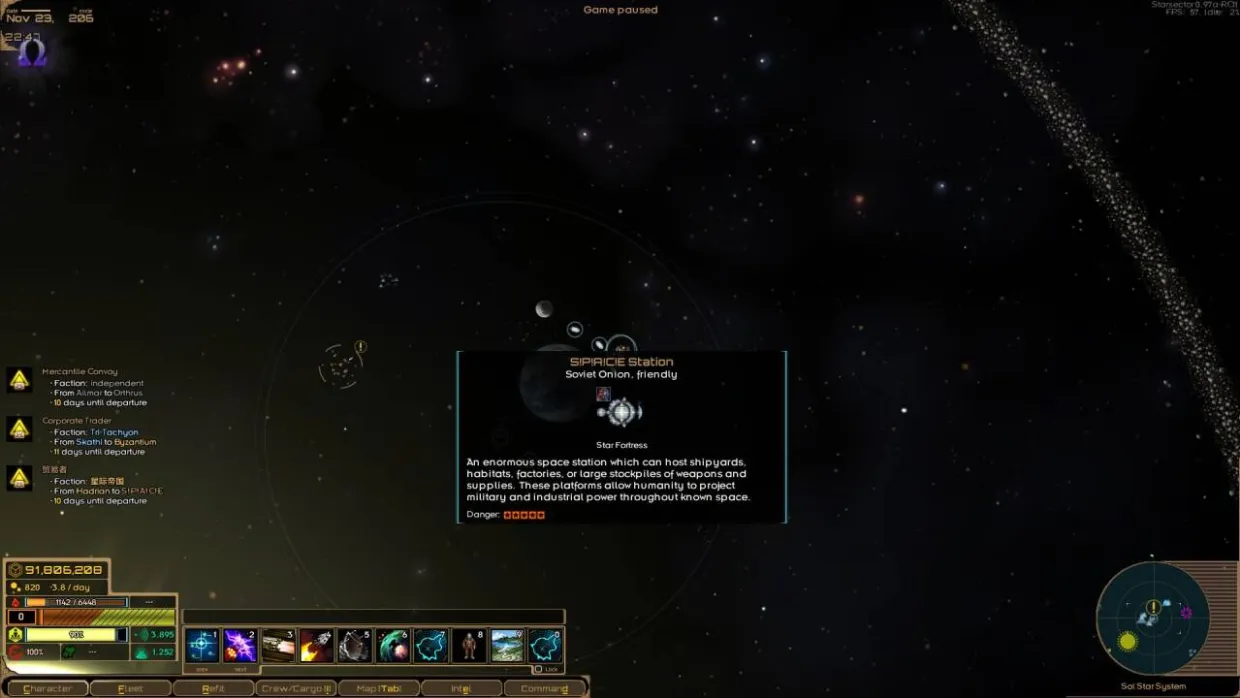
Task: Click the Sol Star System minimap
Action: (1153, 619)
